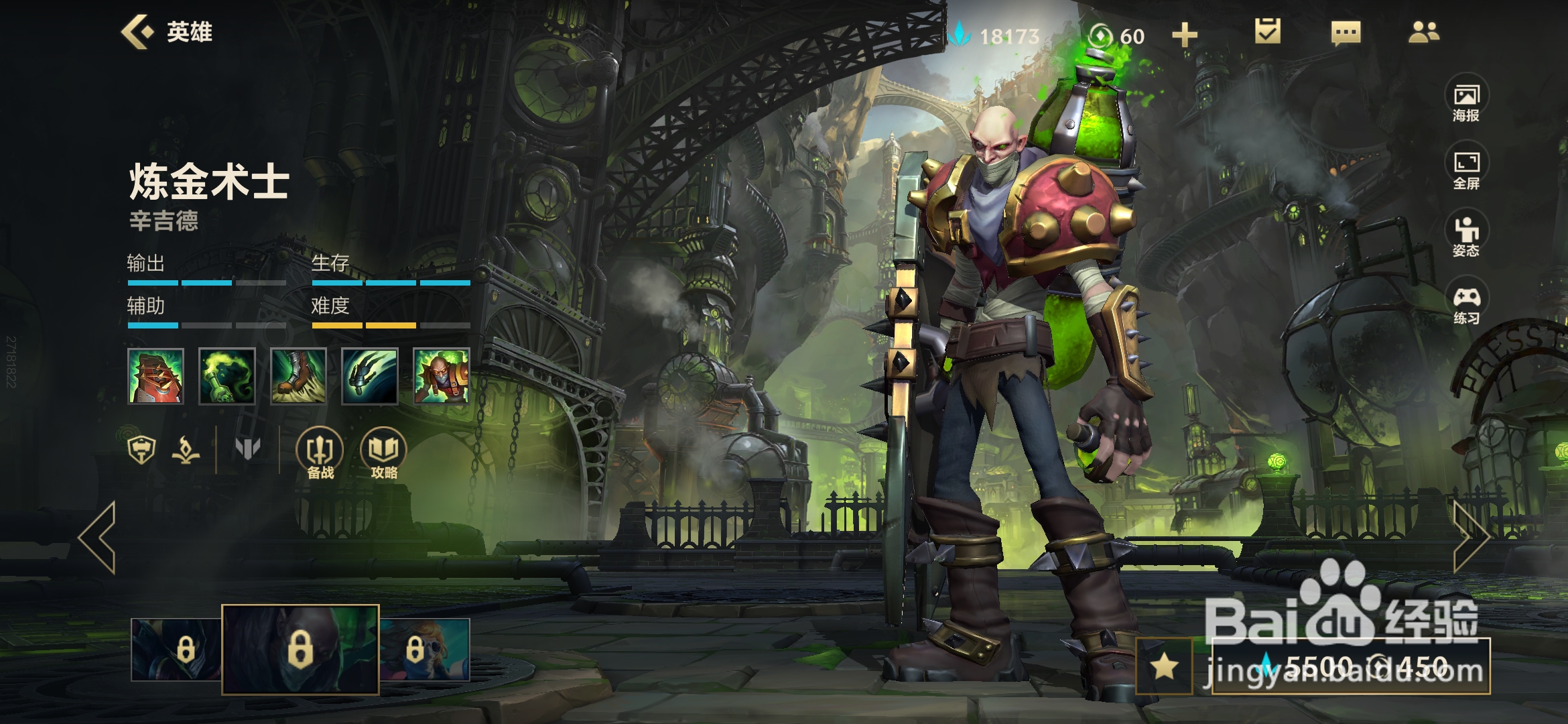Open the friends list icon
Image resolution: width=1568 pixels, height=724 pixels.
click(1423, 32)
